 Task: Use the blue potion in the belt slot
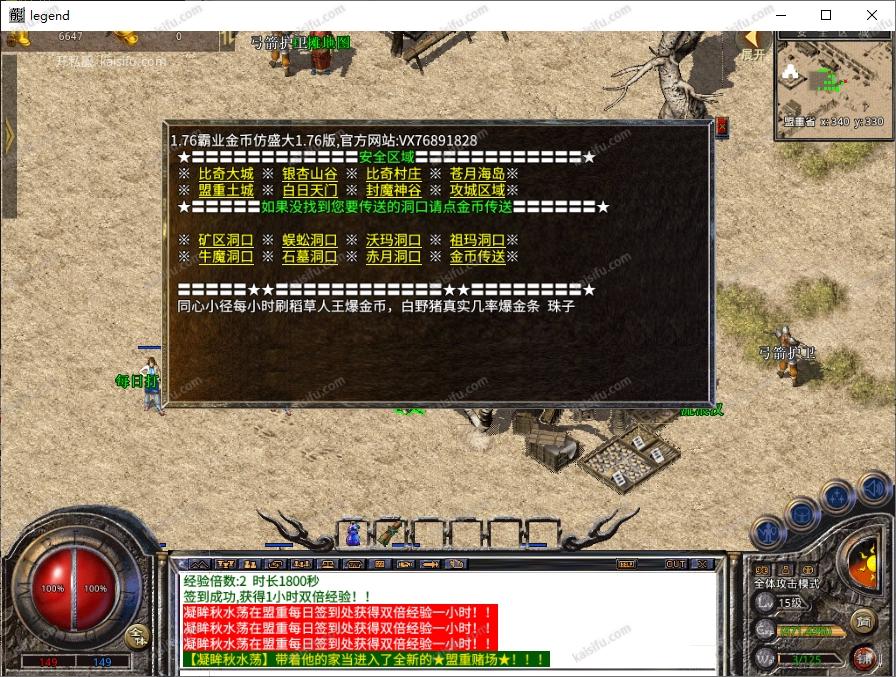click(x=353, y=536)
